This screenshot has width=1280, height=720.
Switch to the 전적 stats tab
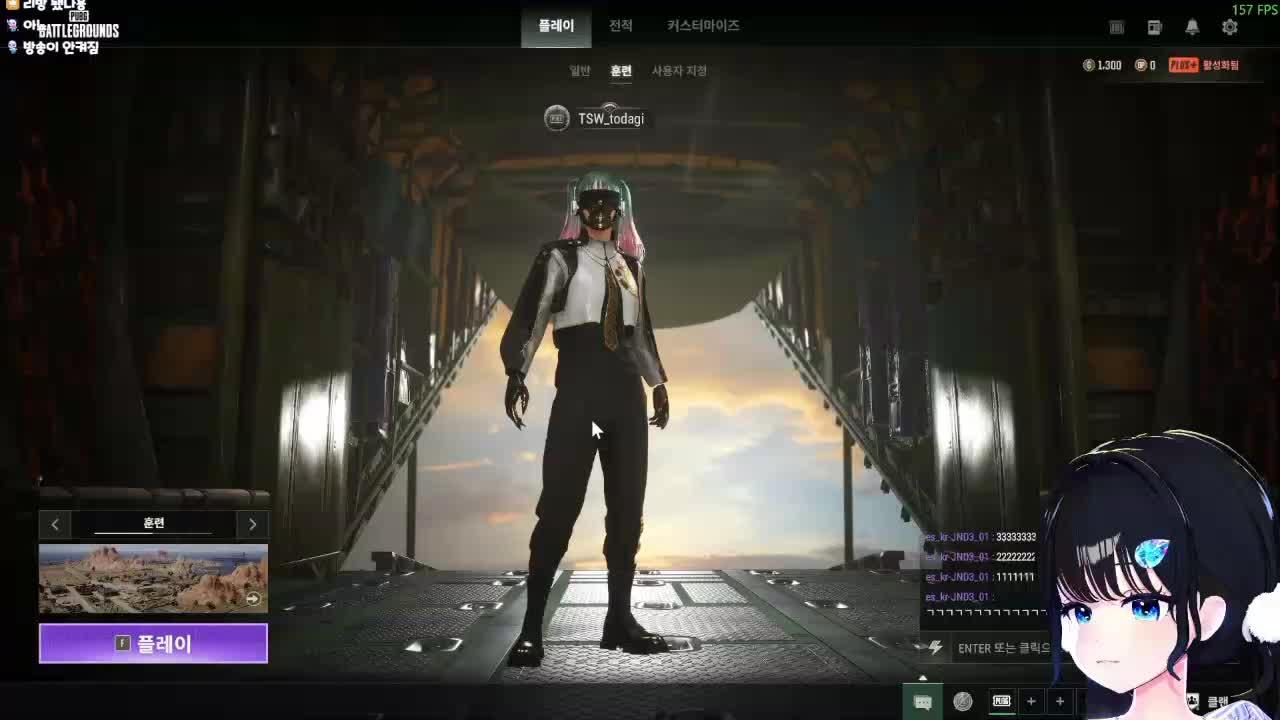click(621, 26)
